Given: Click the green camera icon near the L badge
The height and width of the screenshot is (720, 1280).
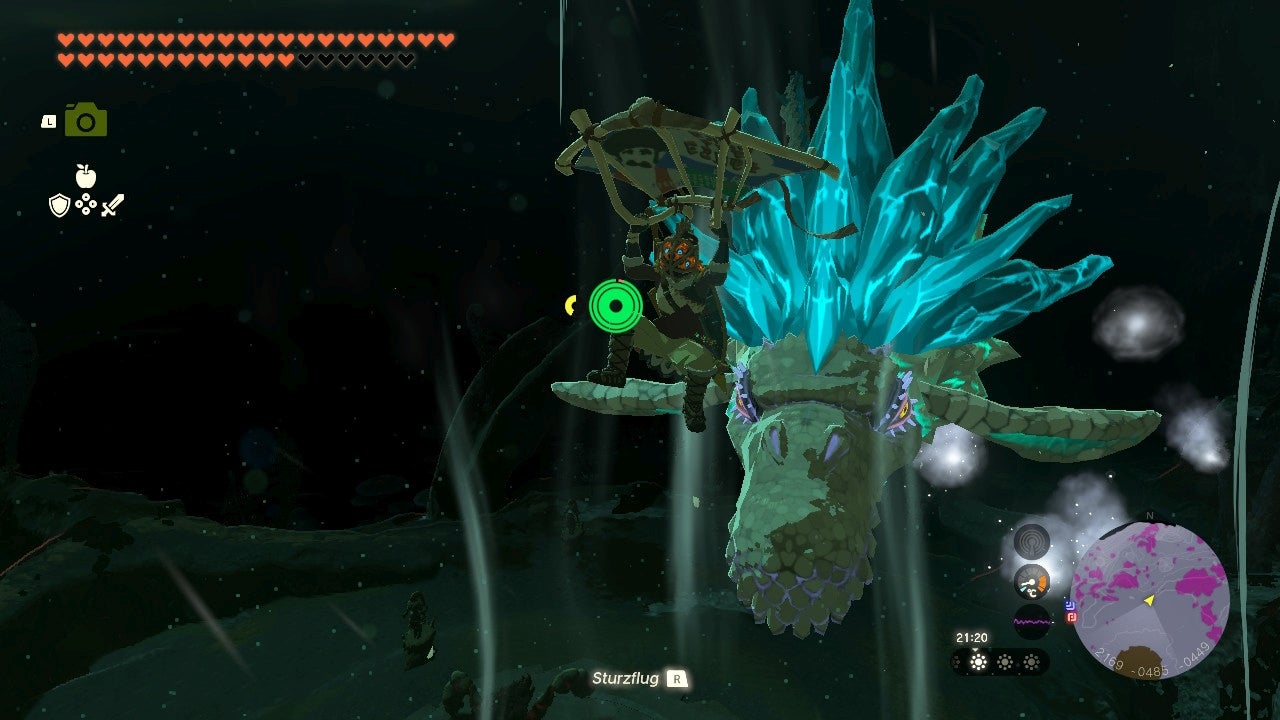Looking at the screenshot, I should pos(86,119).
